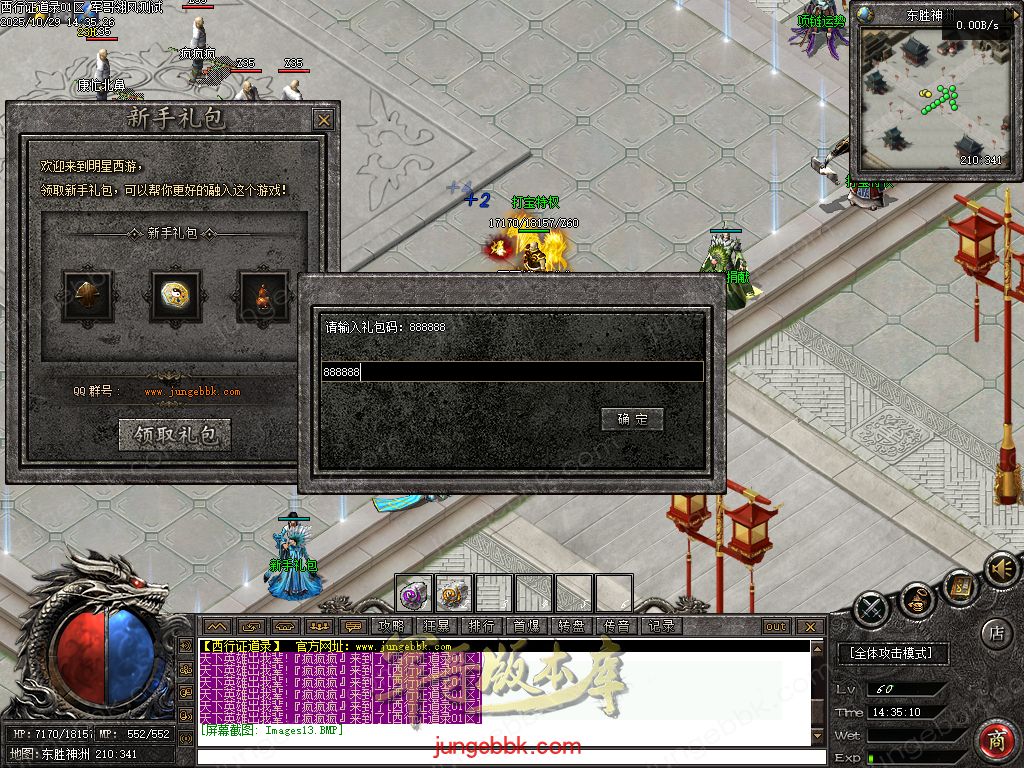Open the 记录 log button
The width and height of the screenshot is (1024, 768).
pos(661,627)
